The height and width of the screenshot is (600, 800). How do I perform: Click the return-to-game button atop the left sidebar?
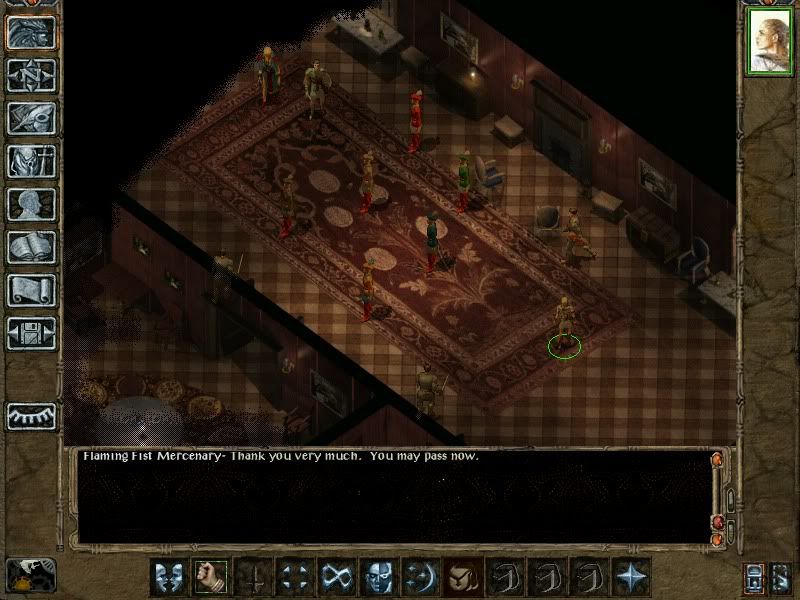click(31, 32)
